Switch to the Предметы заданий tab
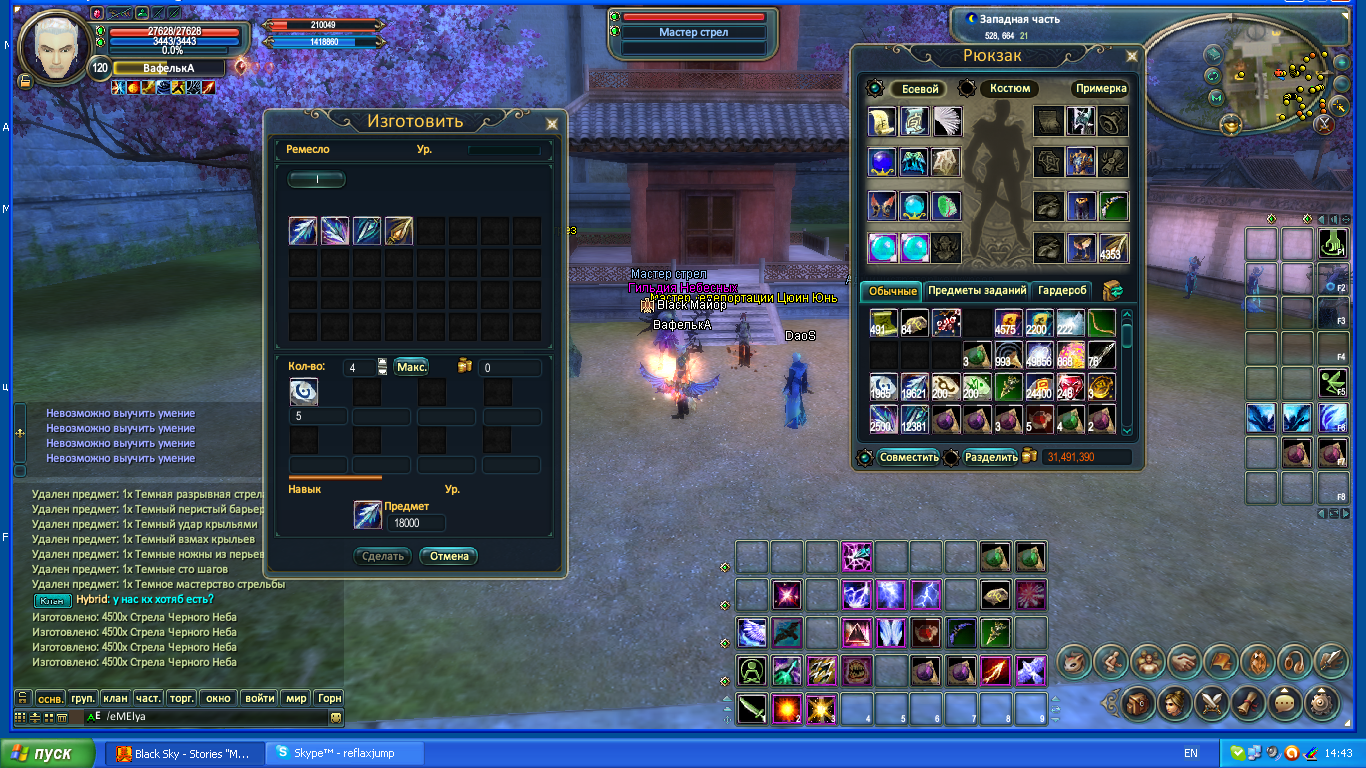 (x=976, y=291)
